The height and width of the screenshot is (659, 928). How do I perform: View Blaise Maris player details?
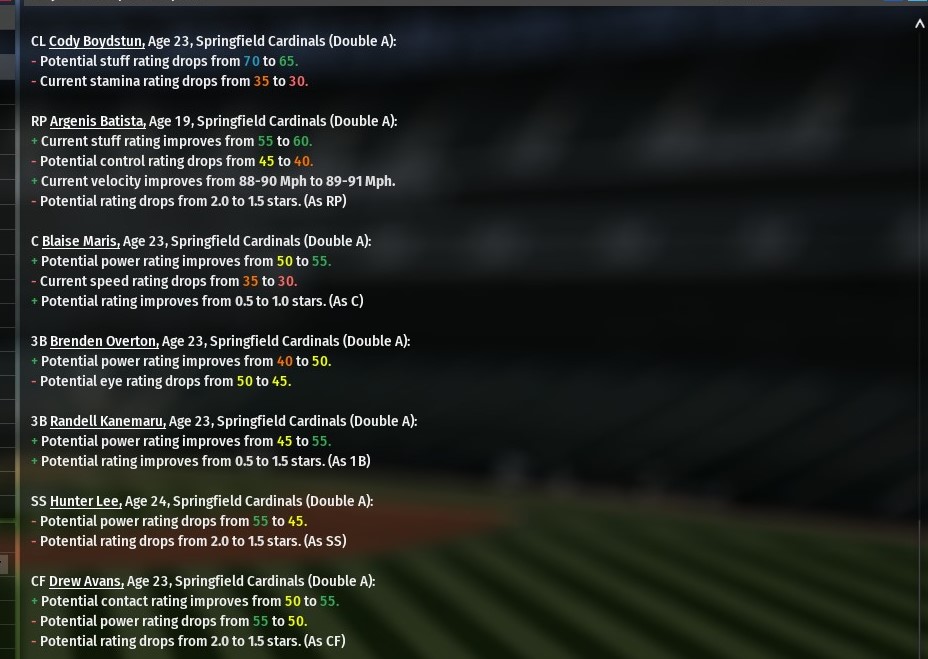[80, 241]
